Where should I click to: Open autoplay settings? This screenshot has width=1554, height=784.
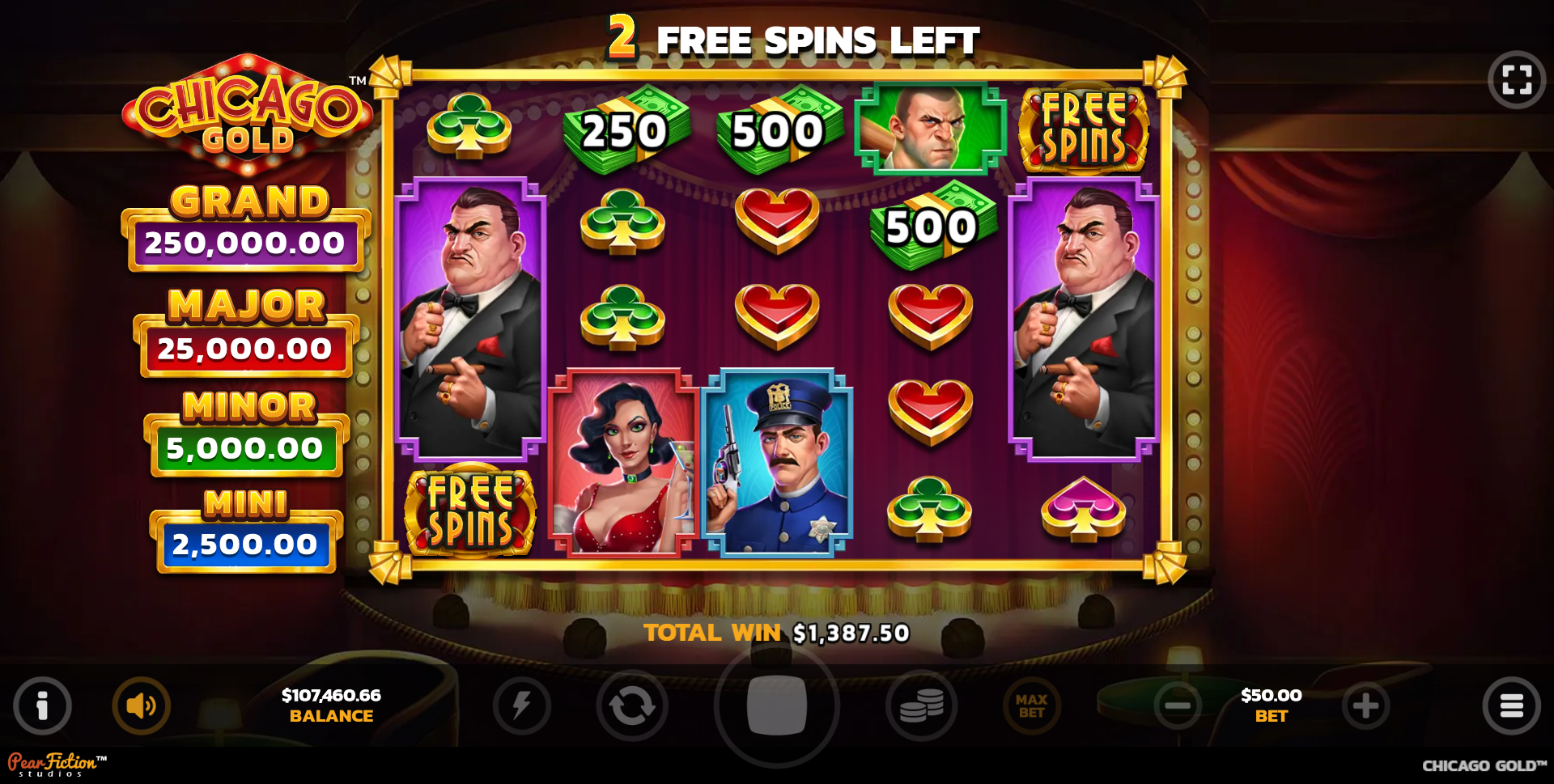[x=635, y=705]
